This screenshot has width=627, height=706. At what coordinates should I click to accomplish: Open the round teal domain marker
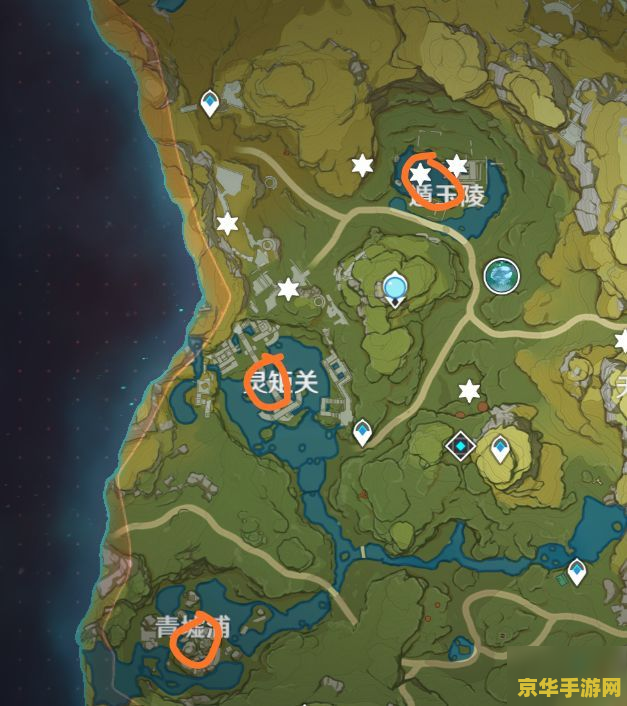(501, 275)
